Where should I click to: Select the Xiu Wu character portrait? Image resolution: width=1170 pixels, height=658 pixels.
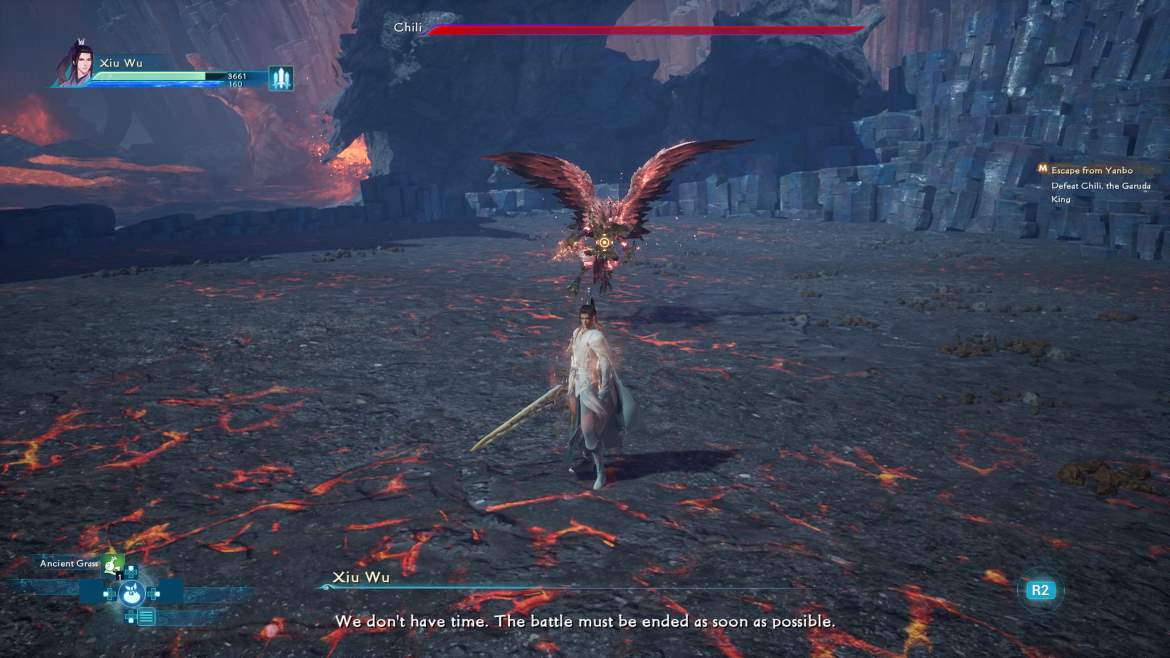(76, 65)
